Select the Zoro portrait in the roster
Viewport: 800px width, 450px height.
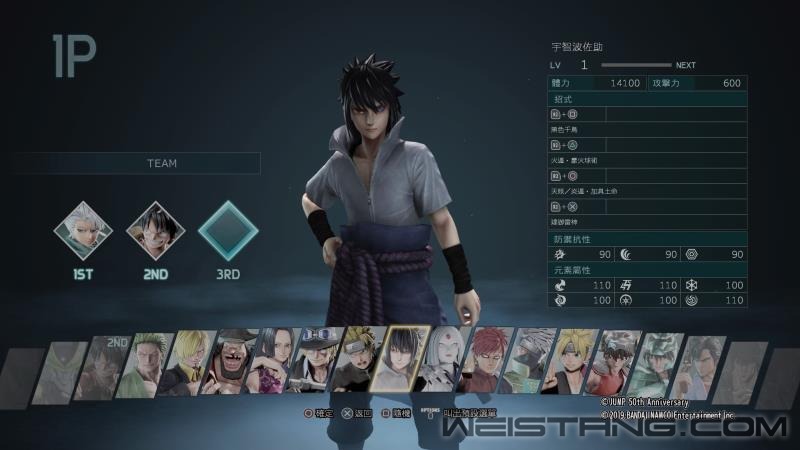(150, 365)
